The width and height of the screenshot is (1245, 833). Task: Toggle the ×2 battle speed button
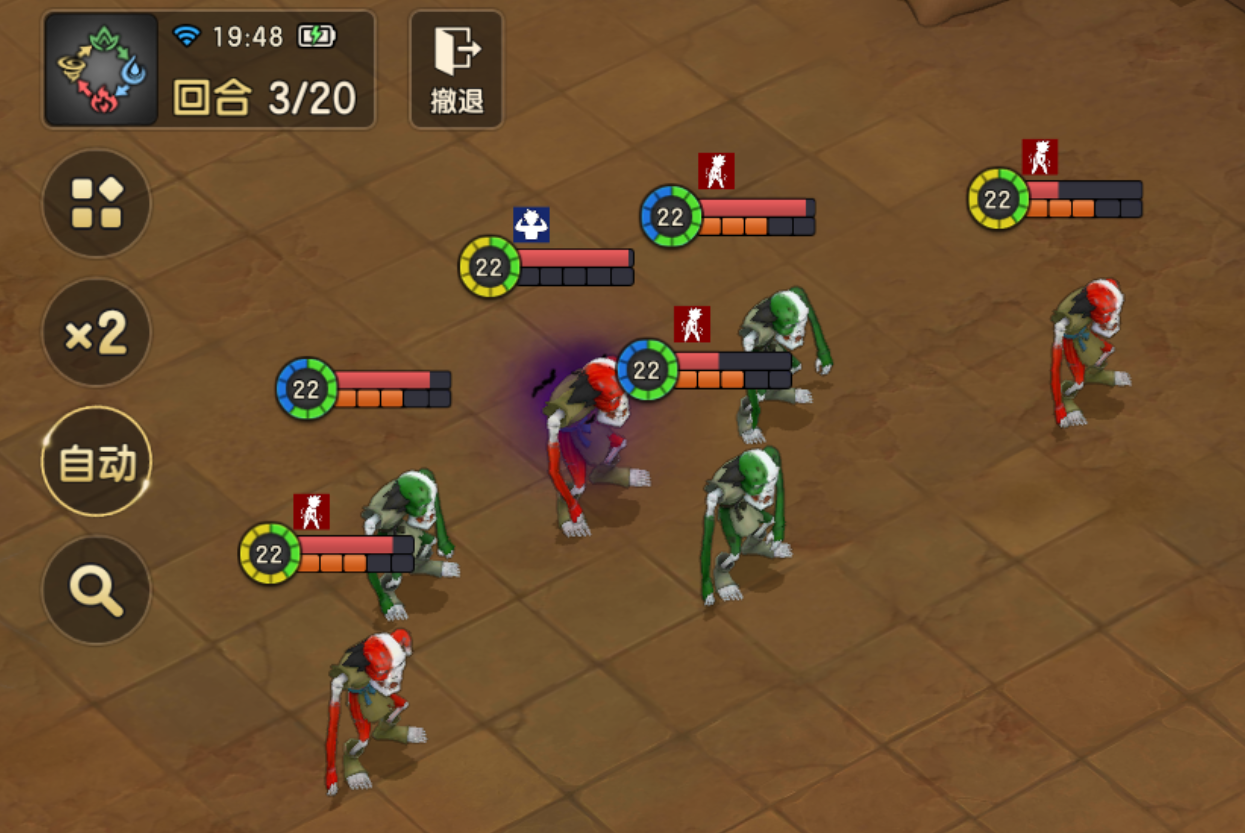tap(96, 333)
